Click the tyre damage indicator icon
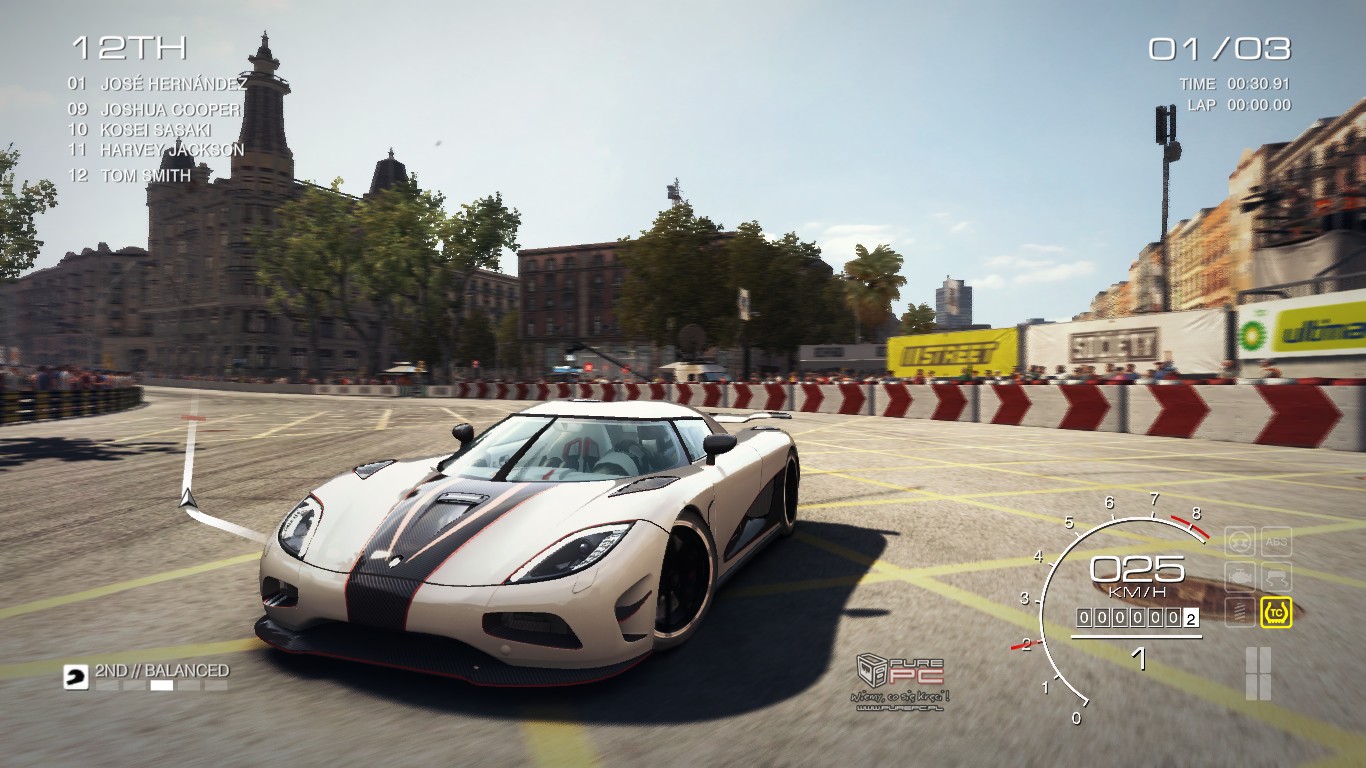This screenshot has width=1366, height=768. pyautogui.click(x=1240, y=542)
